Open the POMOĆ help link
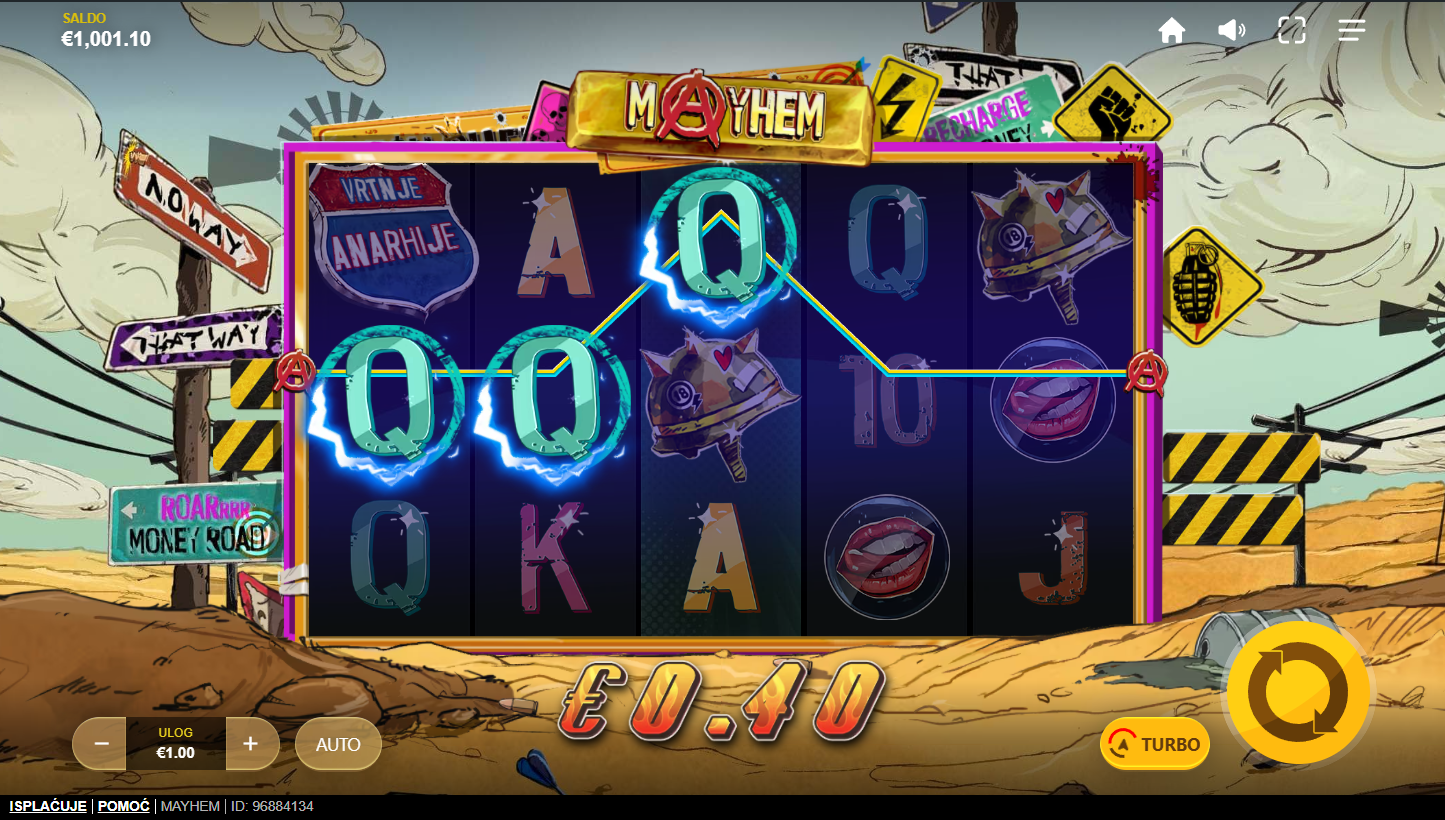 [x=124, y=806]
